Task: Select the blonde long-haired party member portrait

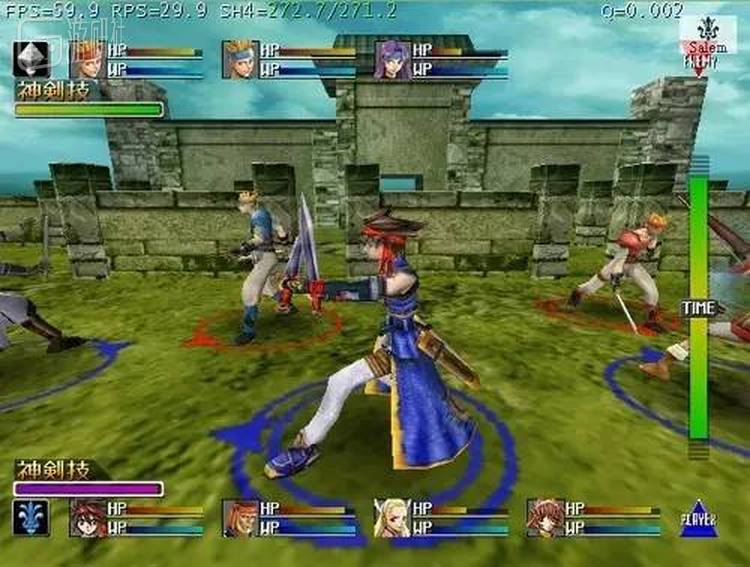Action: pos(393,517)
